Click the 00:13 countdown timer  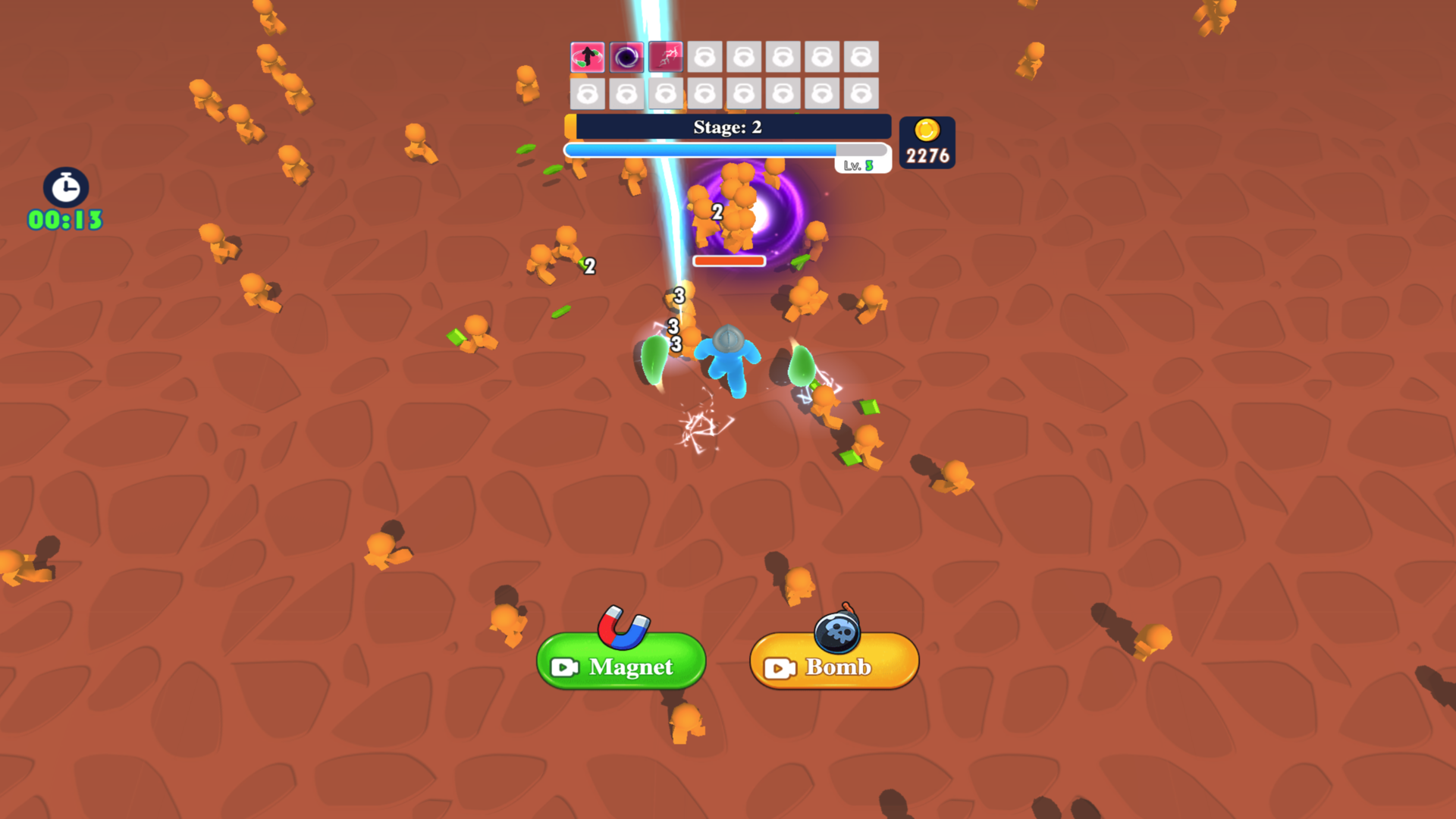(64, 220)
